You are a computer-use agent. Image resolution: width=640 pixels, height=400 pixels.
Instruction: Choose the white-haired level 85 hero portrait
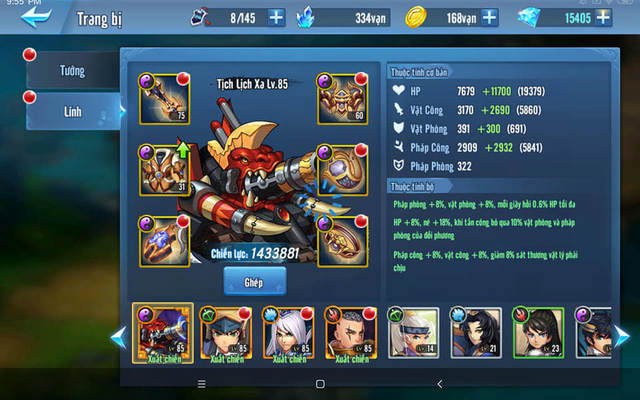[288, 332]
